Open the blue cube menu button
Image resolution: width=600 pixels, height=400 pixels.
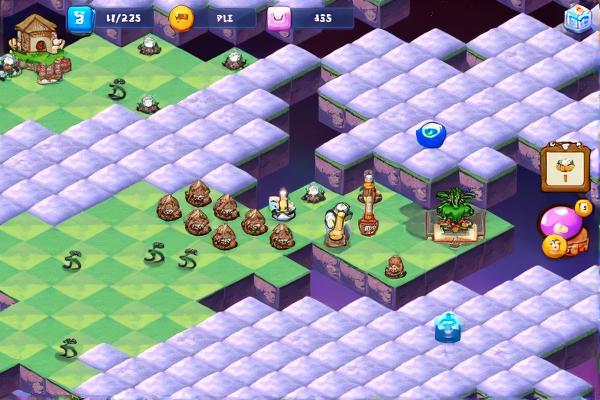579,19
